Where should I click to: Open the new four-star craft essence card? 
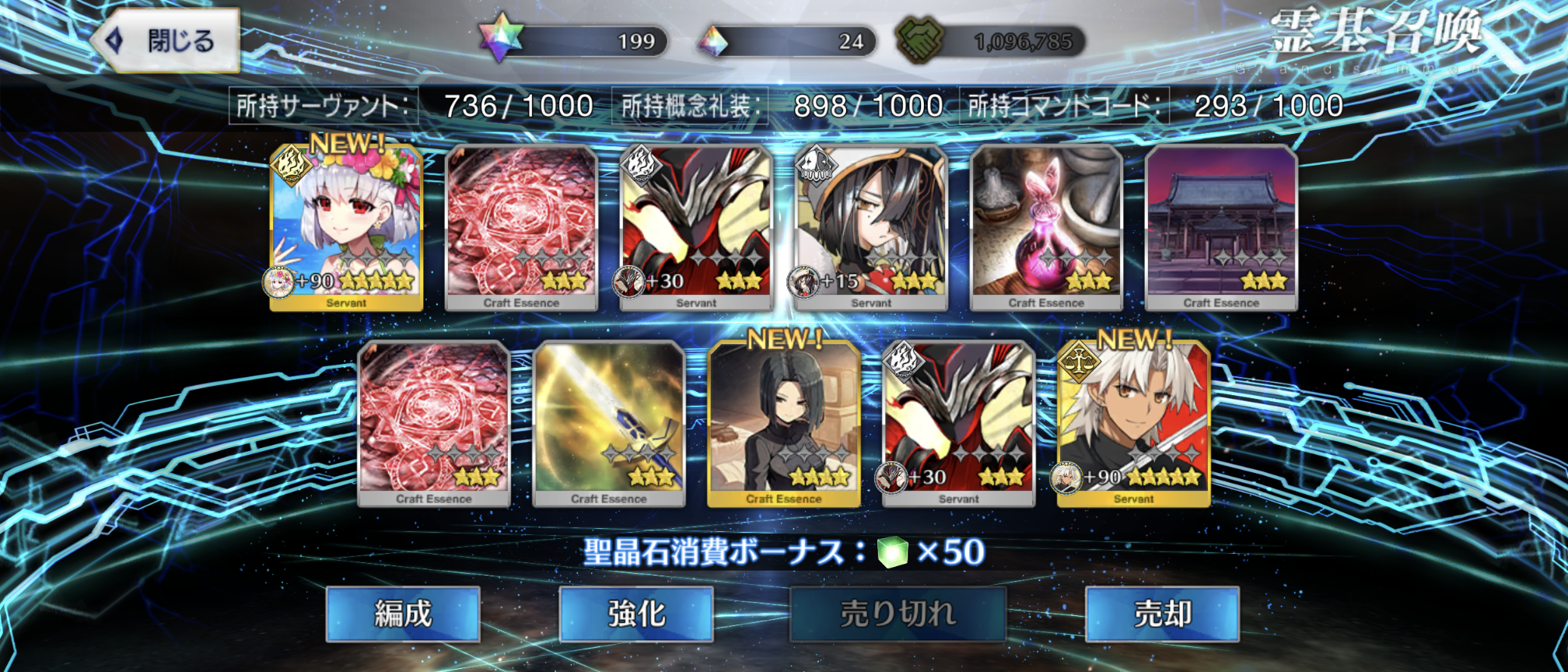(x=783, y=424)
